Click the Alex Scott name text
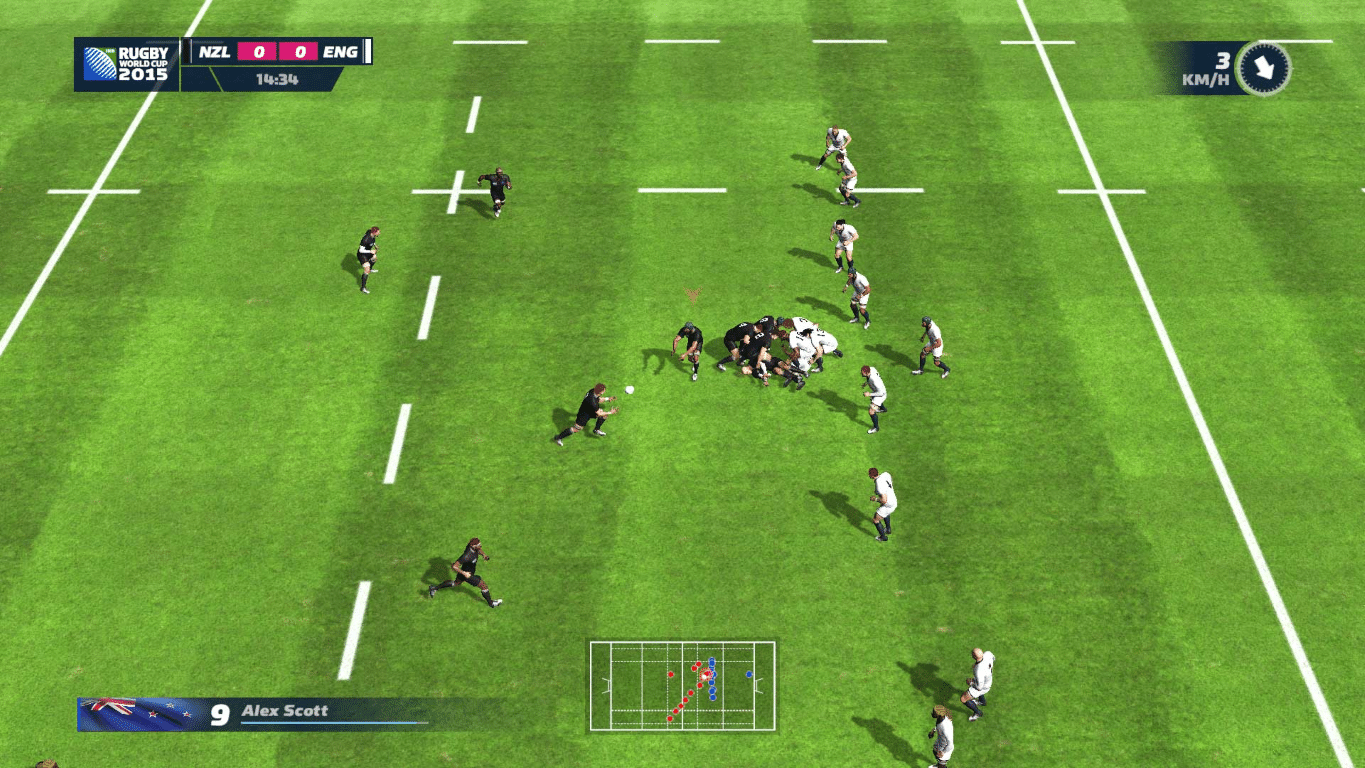 tap(283, 710)
